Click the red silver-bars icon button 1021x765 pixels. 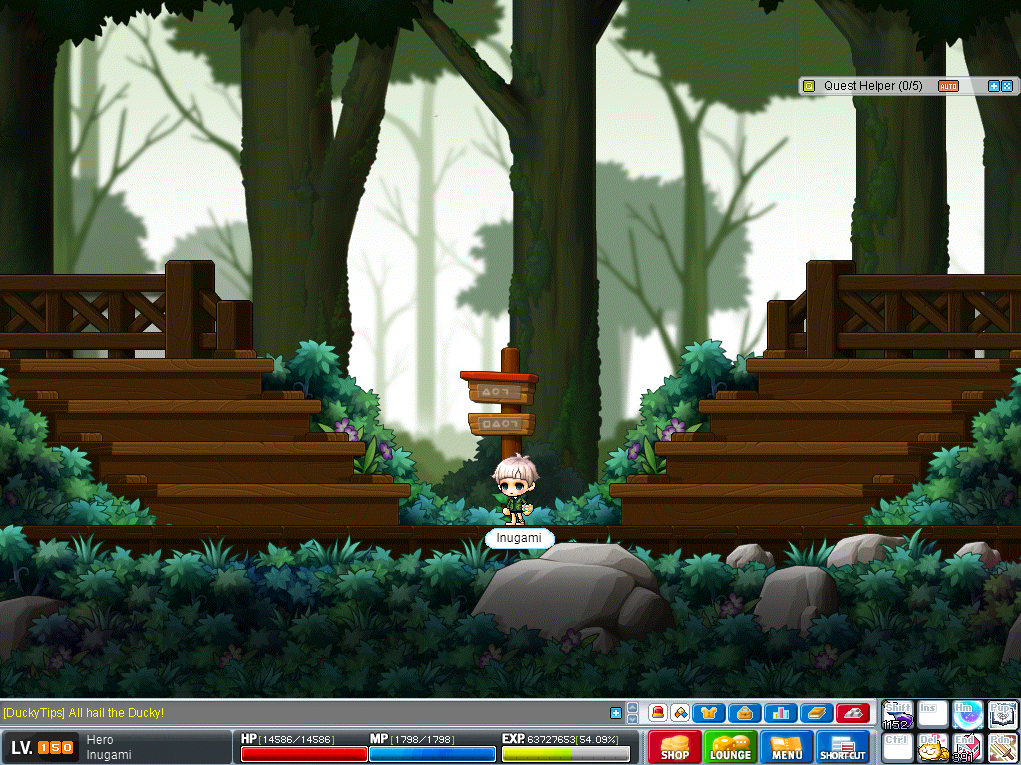(x=852, y=713)
